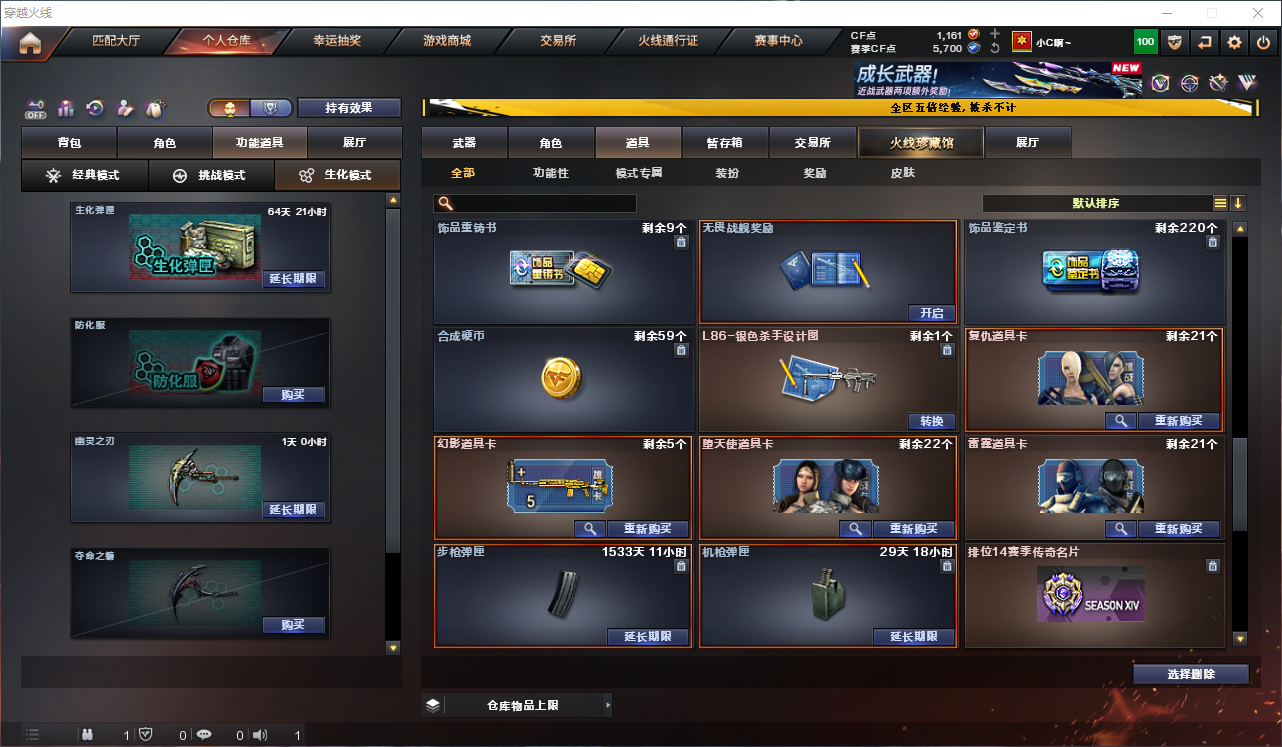Click the home icon in the top left
1282x747 pixels.
pyautogui.click(x=30, y=42)
